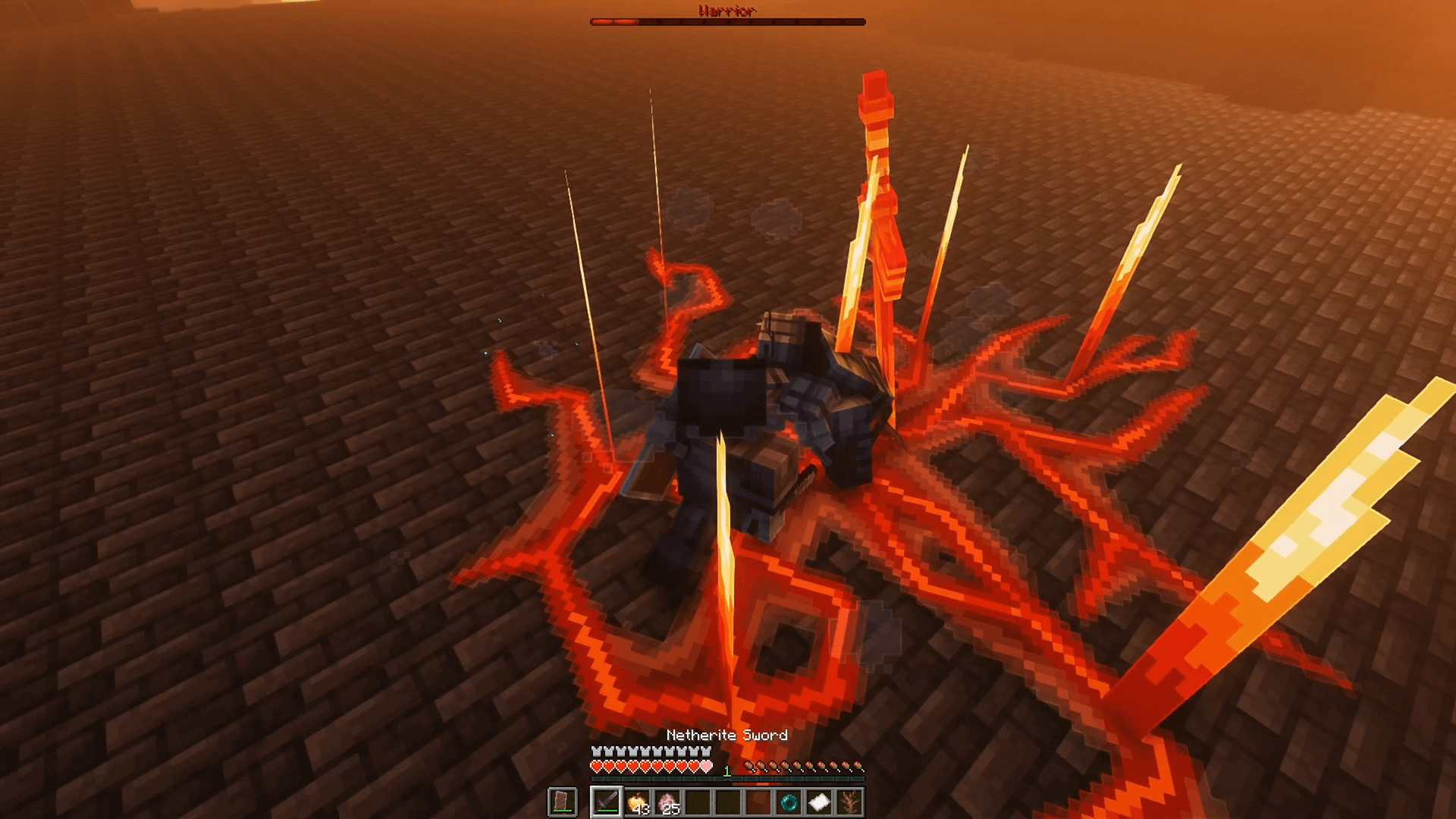Click the leftmost drumstick hunger icon
This screenshot has width=1456, height=819.
(749, 766)
